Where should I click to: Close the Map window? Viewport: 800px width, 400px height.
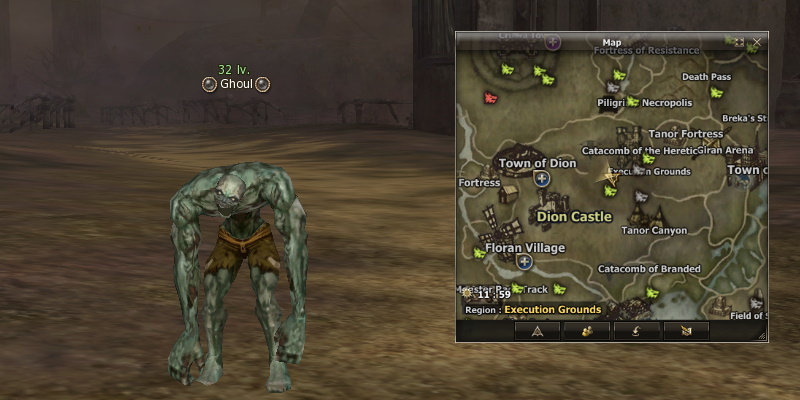757,42
